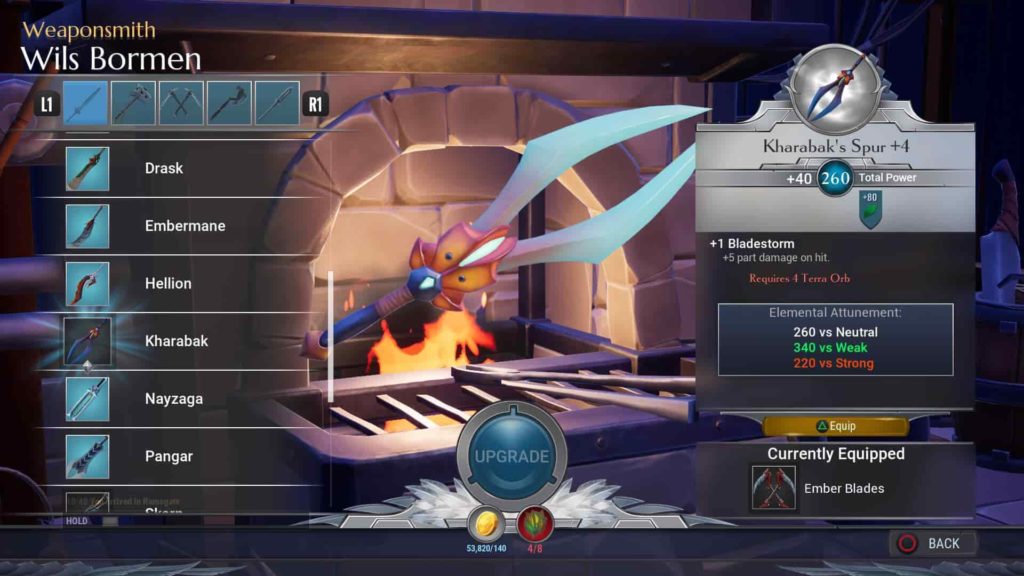
Task: Open the chain blades weapon tab
Action: coord(181,103)
